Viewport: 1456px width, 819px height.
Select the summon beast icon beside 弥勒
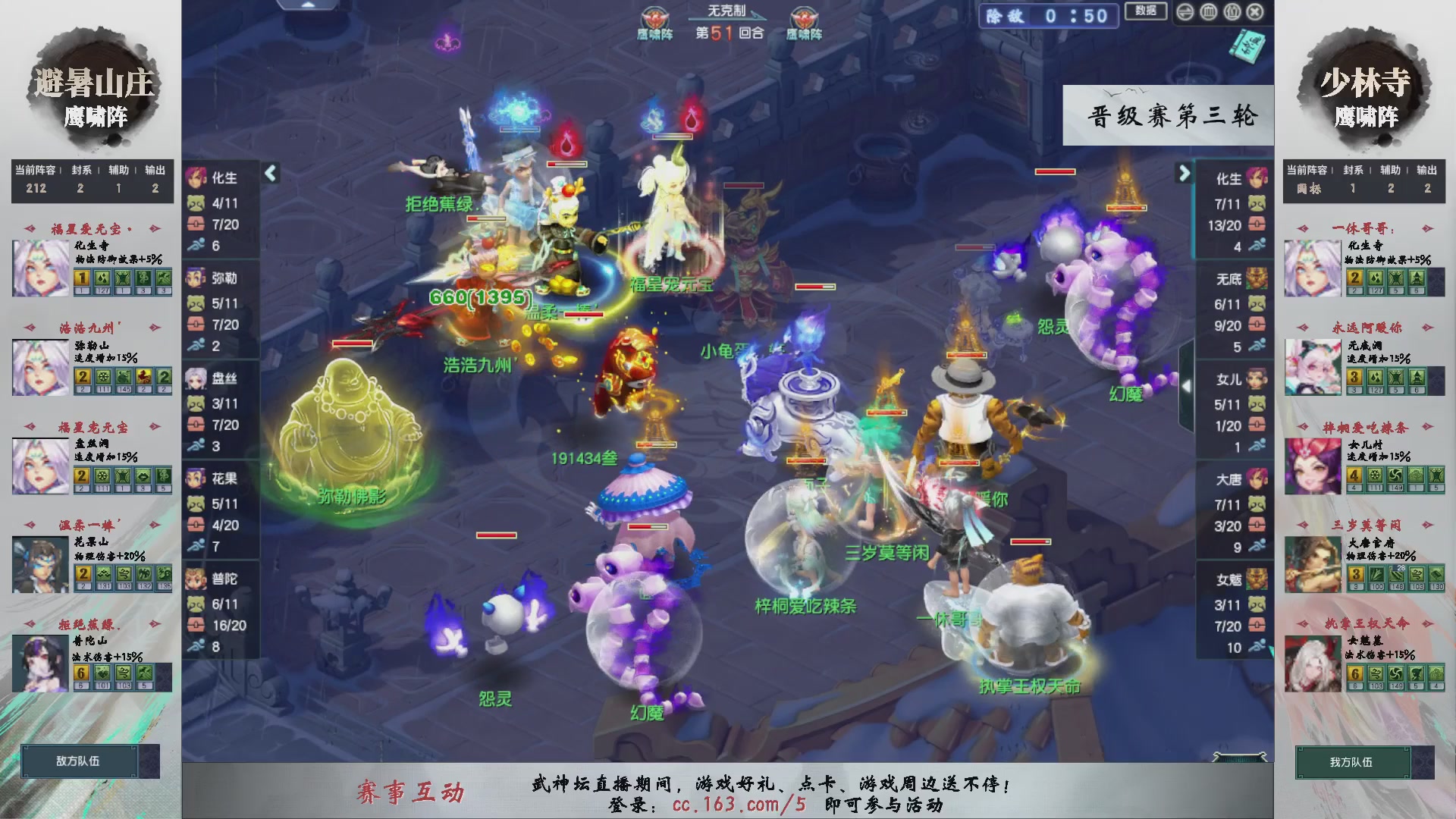pyautogui.click(x=196, y=303)
